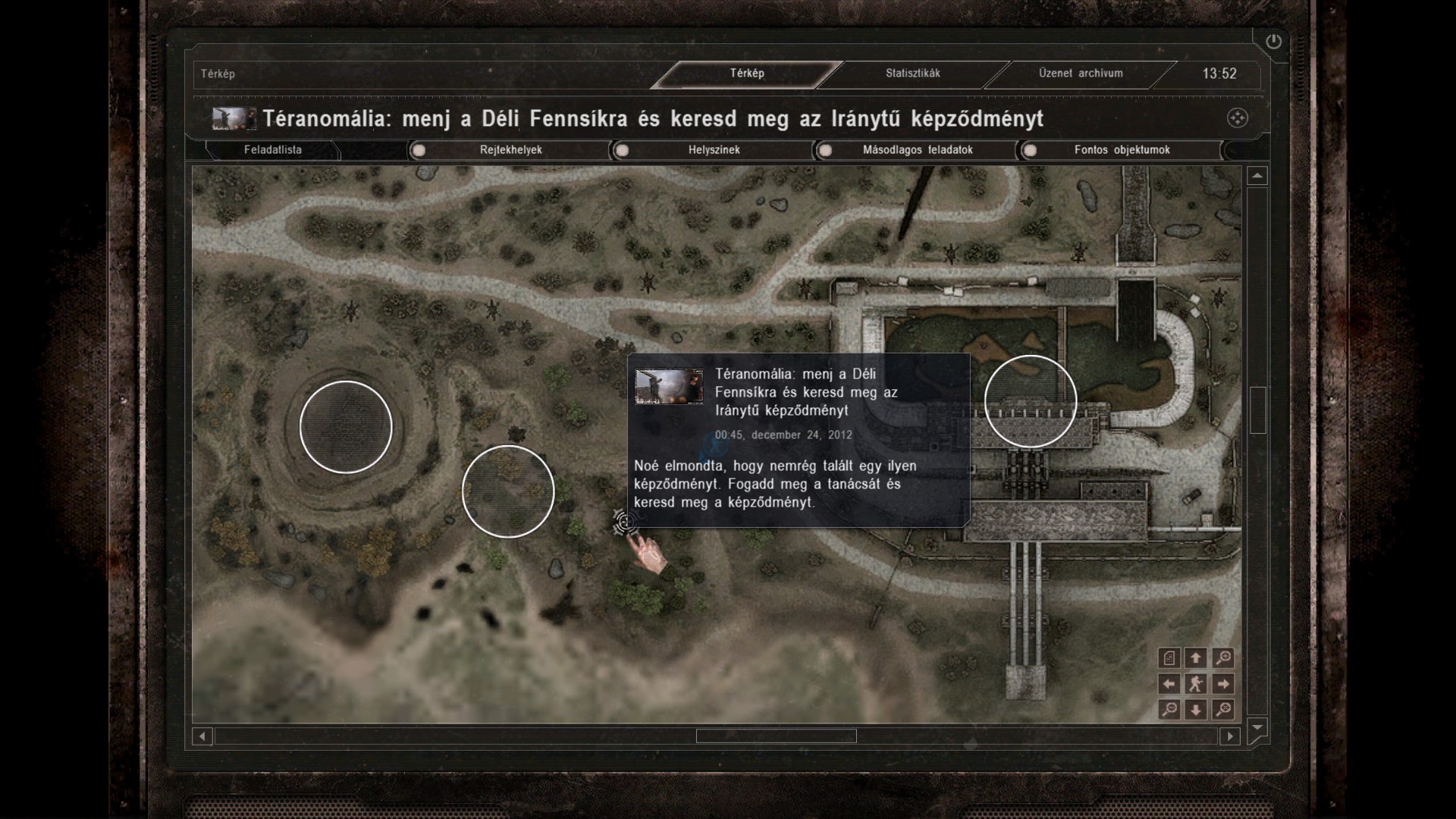Open the Feladatlista task list

[x=272, y=150]
